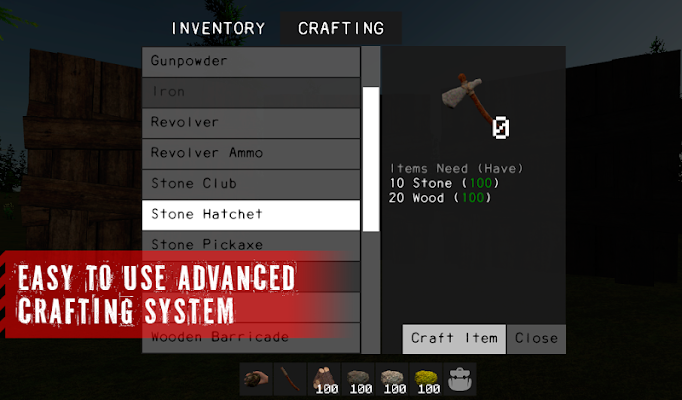
Task: Choose the highlighted Stone Hatchet entry
Action: pyautogui.click(x=251, y=215)
